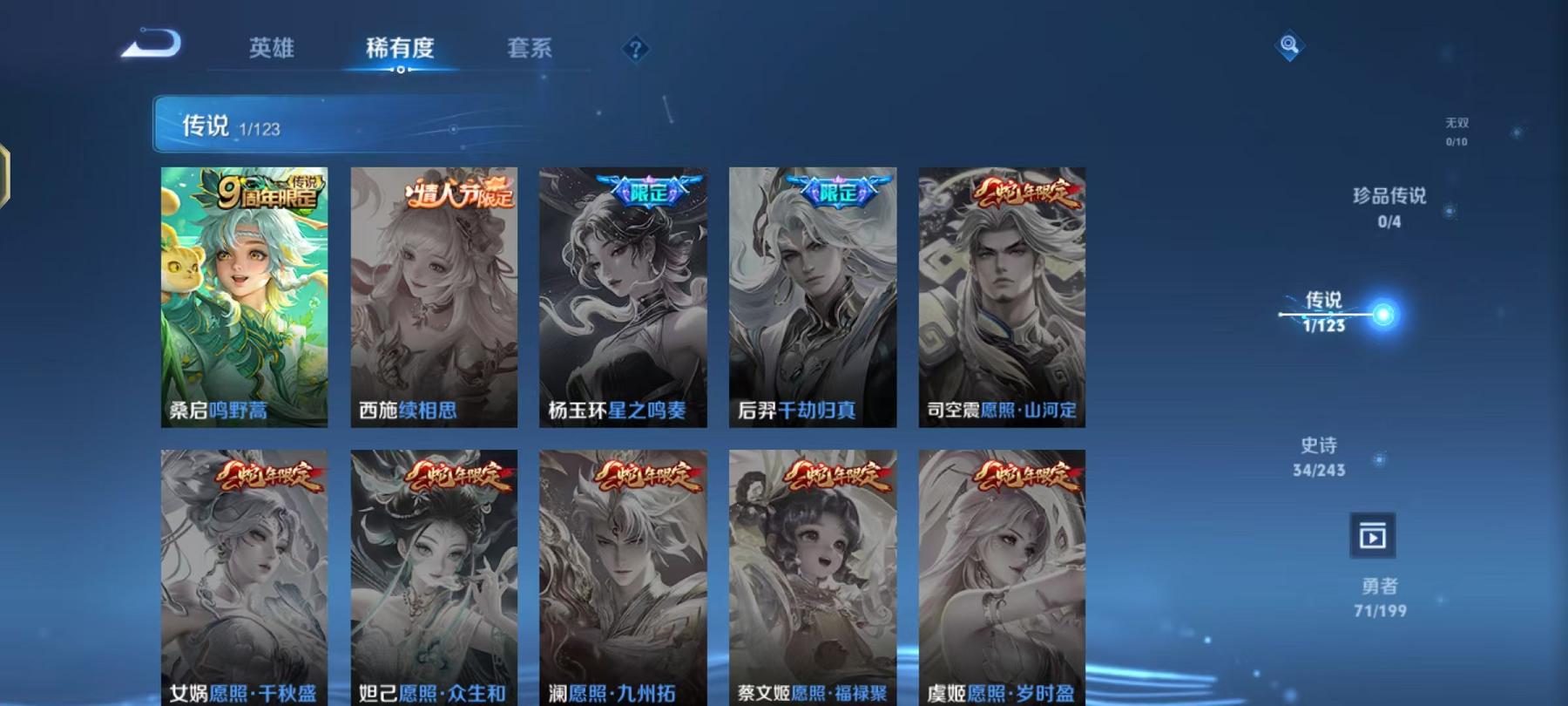Click the glowing slider dot beside 传说

[1384, 314]
